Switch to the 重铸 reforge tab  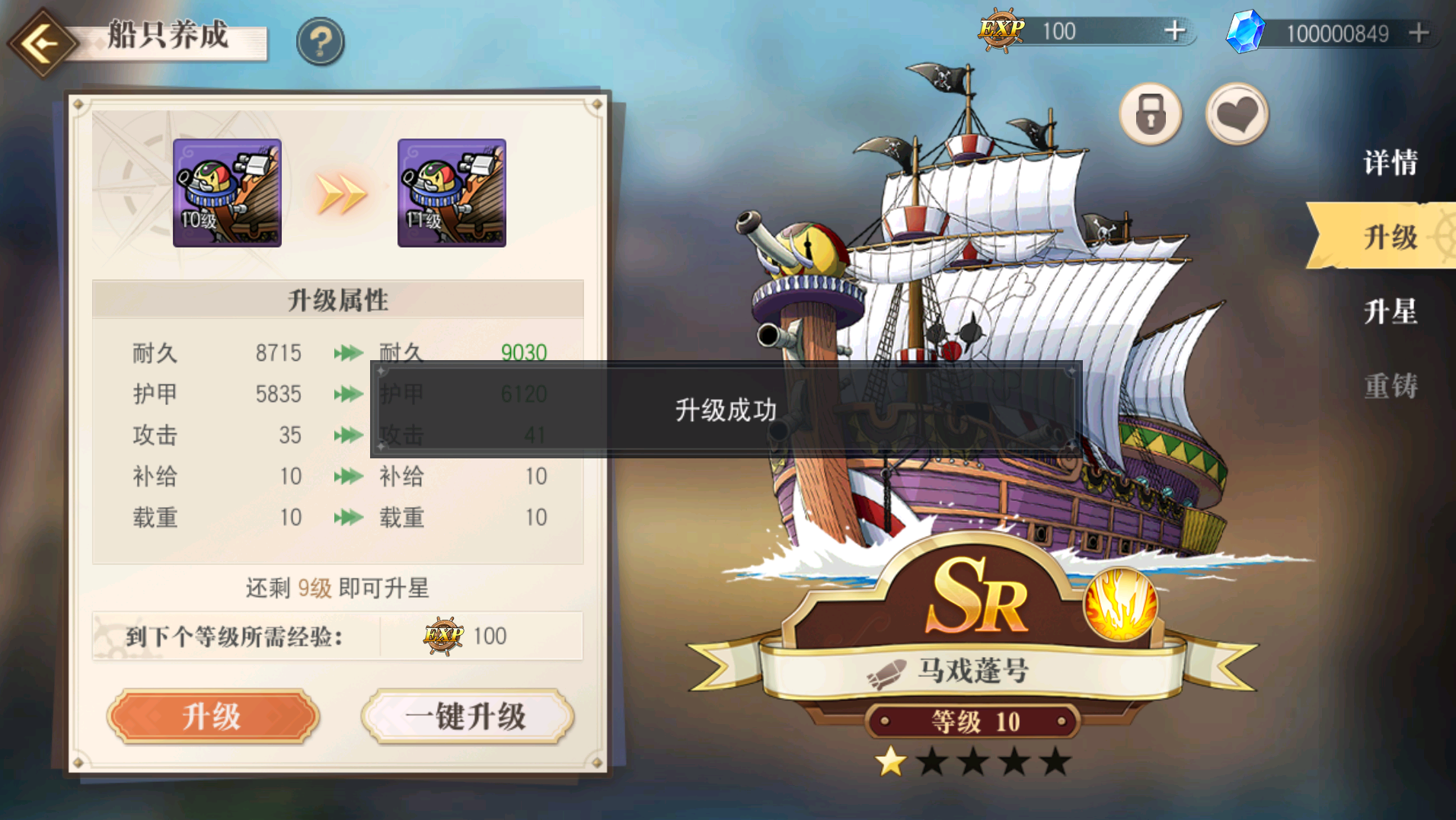(1390, 386)
